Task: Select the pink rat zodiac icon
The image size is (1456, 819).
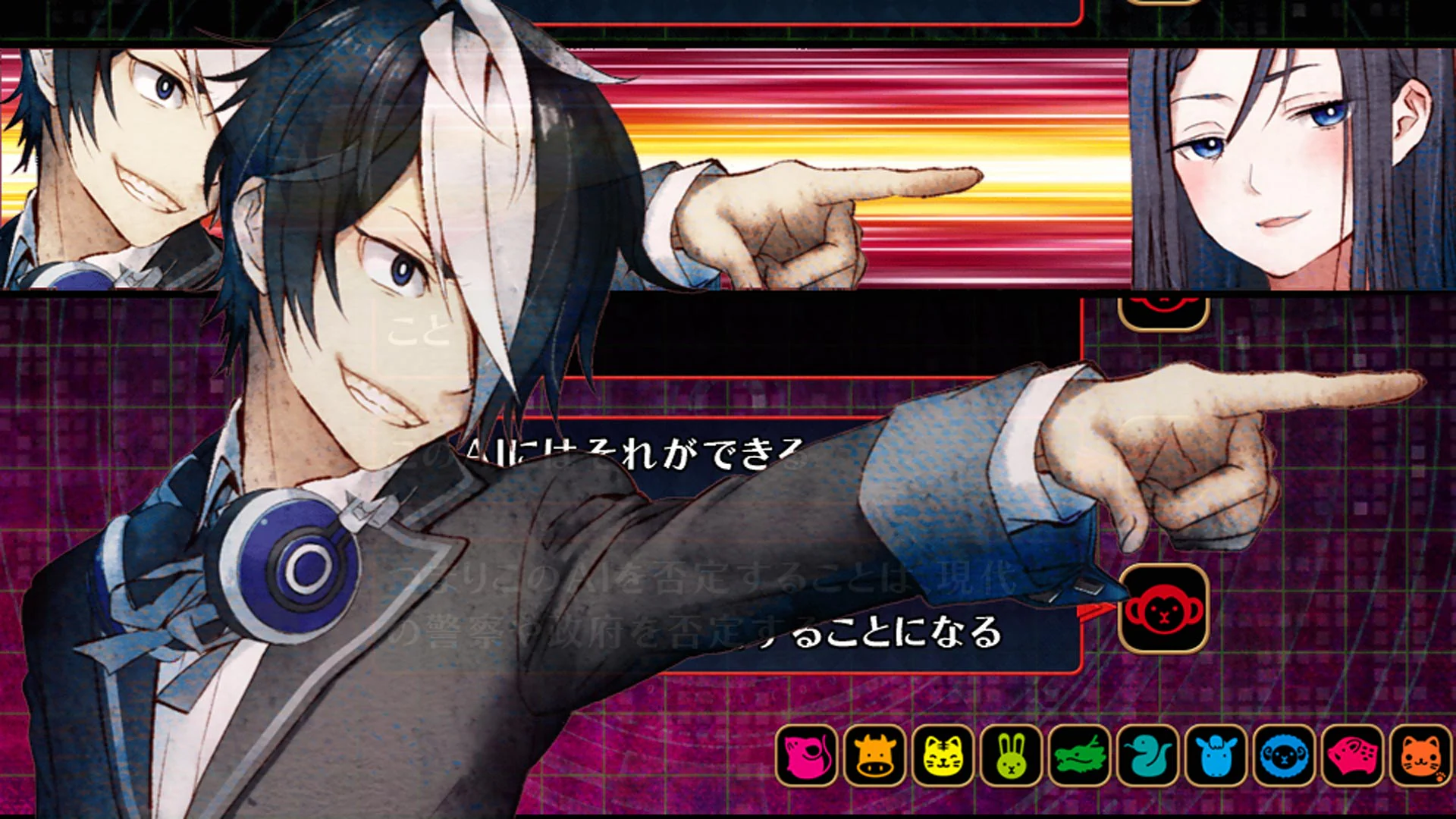Action: 807,759
